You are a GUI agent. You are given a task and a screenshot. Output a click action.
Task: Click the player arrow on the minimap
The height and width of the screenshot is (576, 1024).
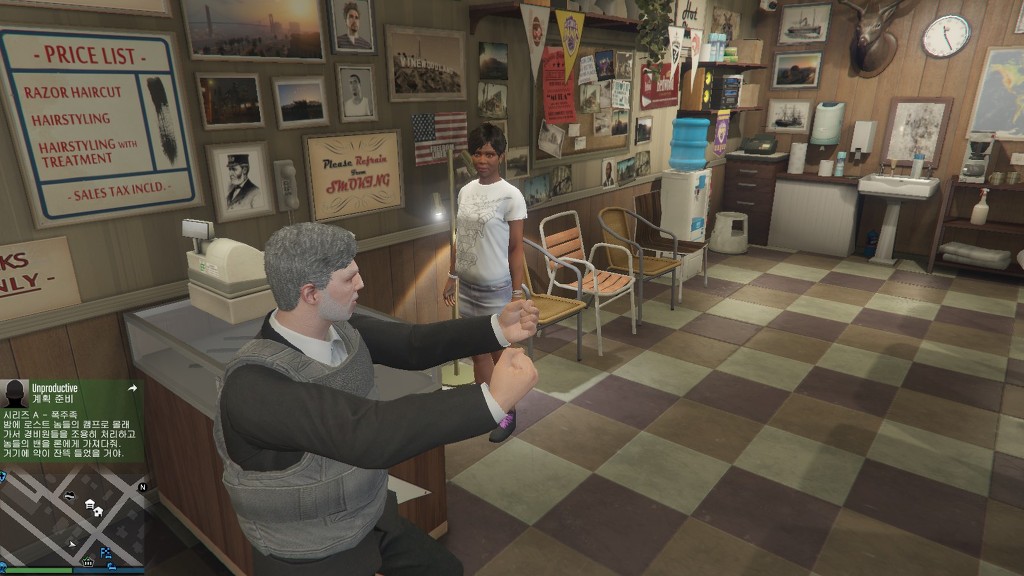click(x=72, y=544)
